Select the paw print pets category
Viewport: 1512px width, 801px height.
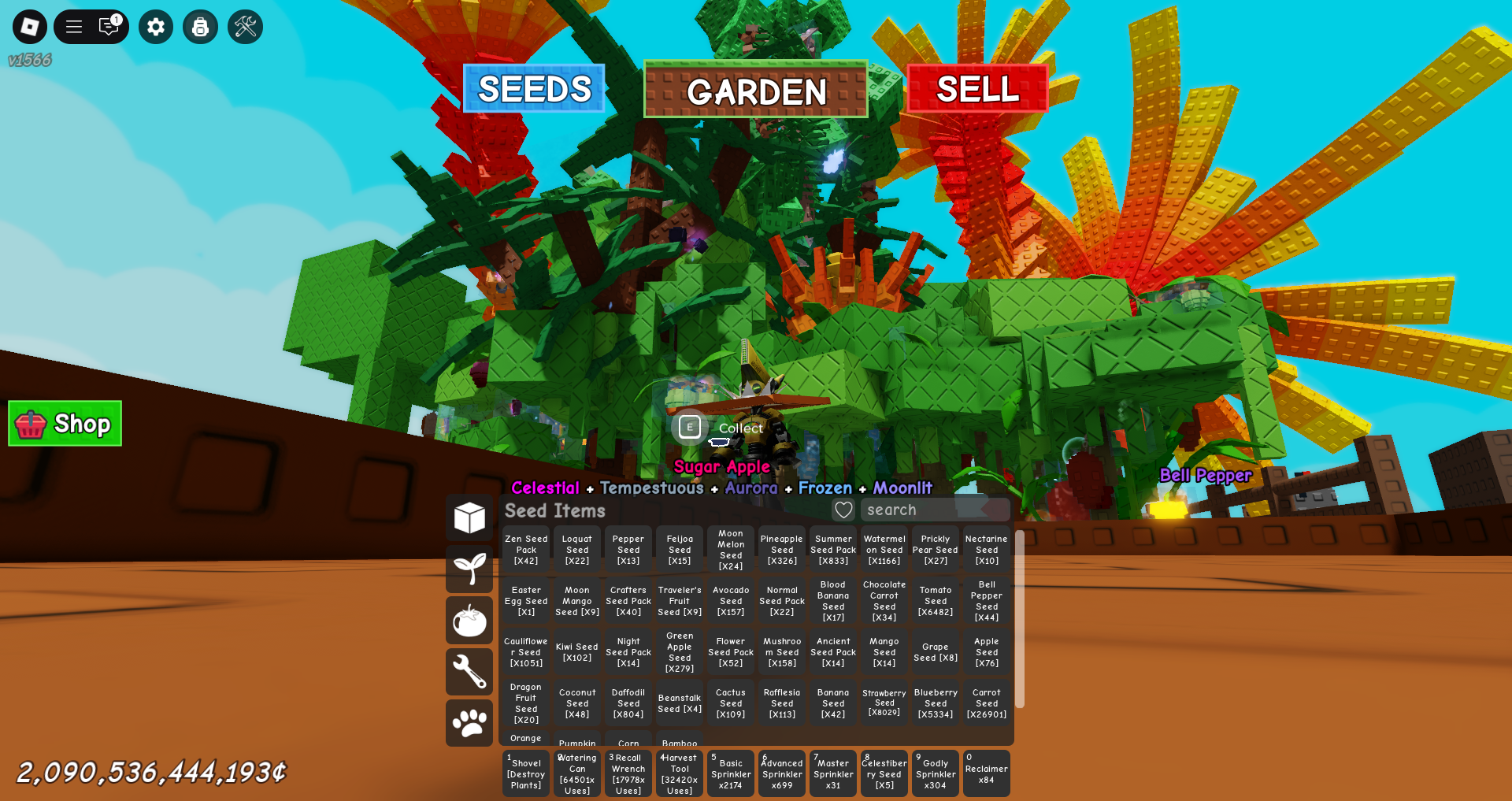tap(469, 722)
